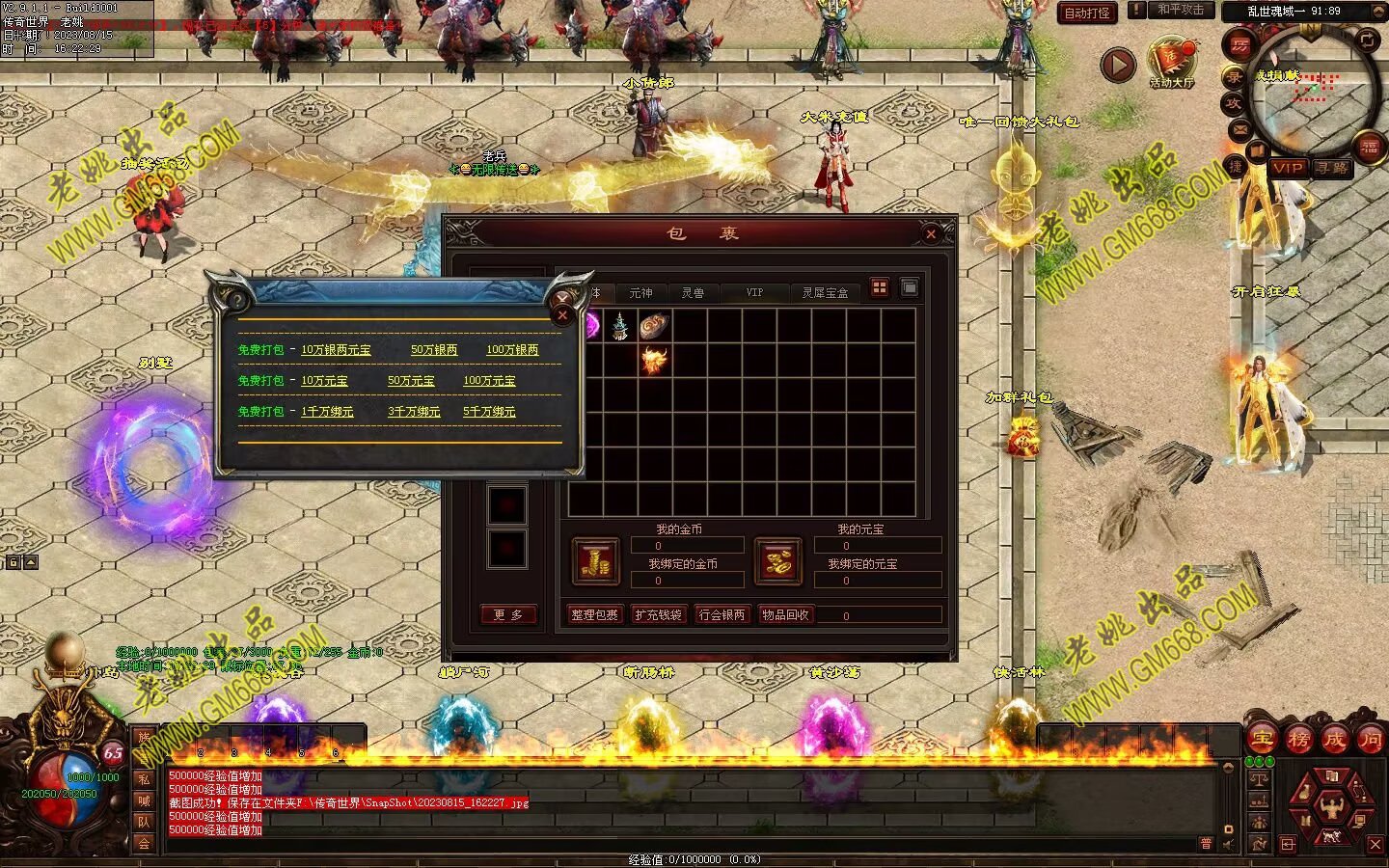
Task: Claim the 10万银两元宝 free pack
Action: (336, 350)
